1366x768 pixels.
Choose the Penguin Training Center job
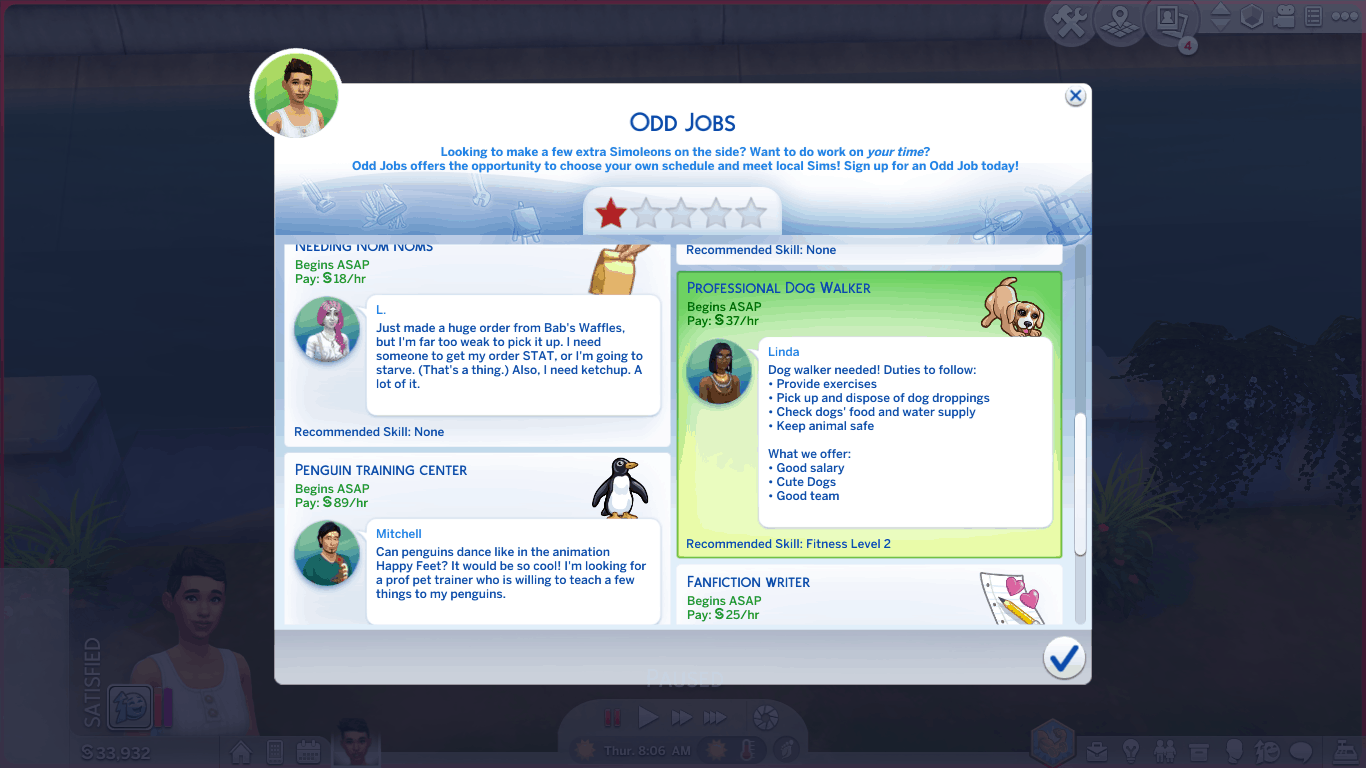tap(477, 538)
